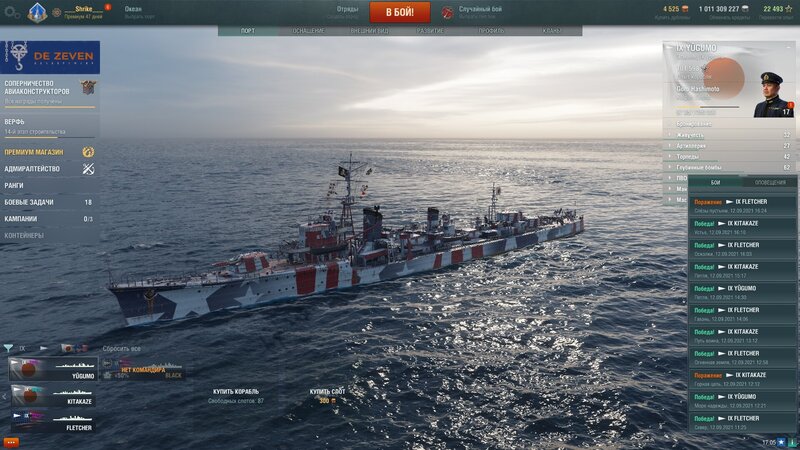Show the Кланы tab

coord(551,31)
